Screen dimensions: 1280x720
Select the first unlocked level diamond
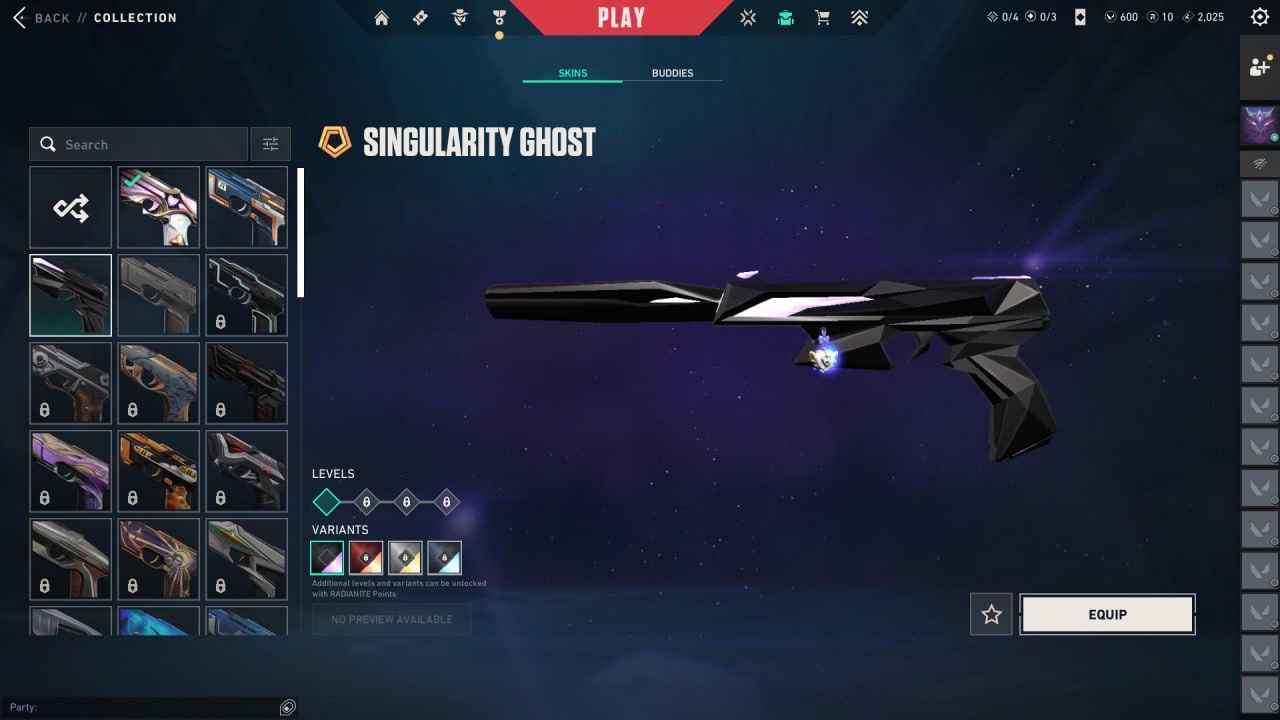pyautogui.click(x=327, y=502)
